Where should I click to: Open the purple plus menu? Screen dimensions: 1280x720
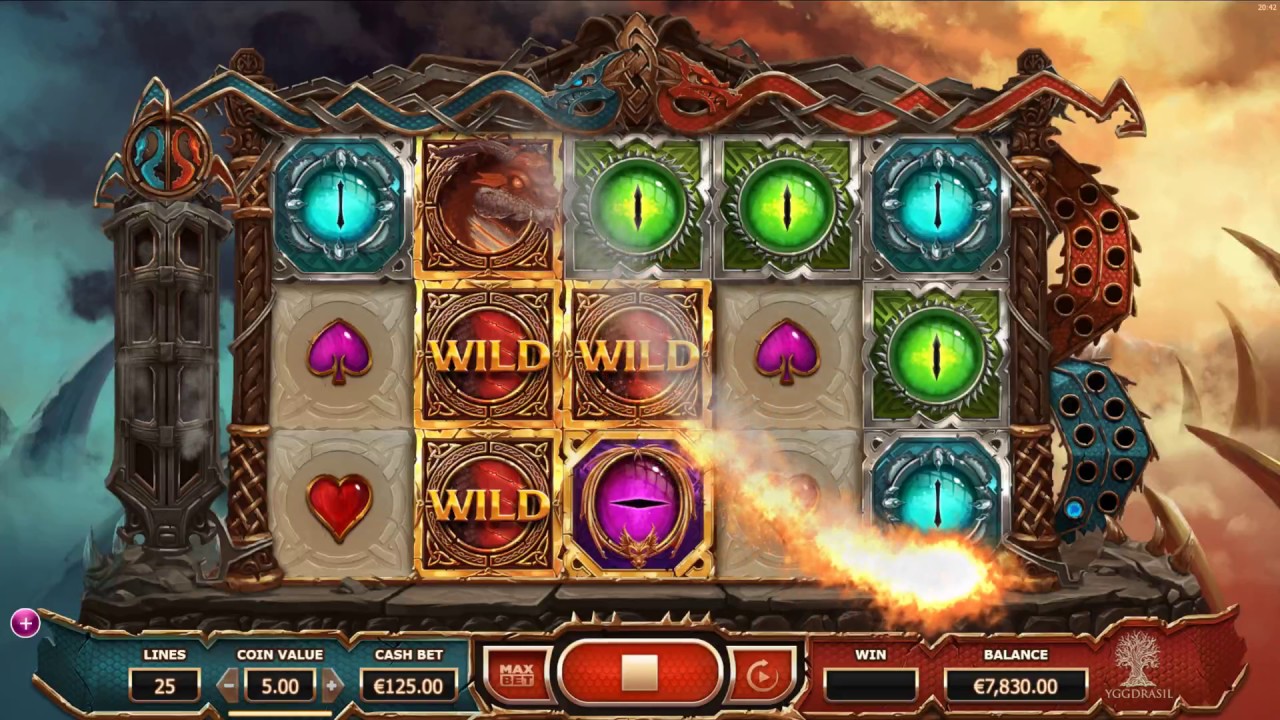point(25,624)
